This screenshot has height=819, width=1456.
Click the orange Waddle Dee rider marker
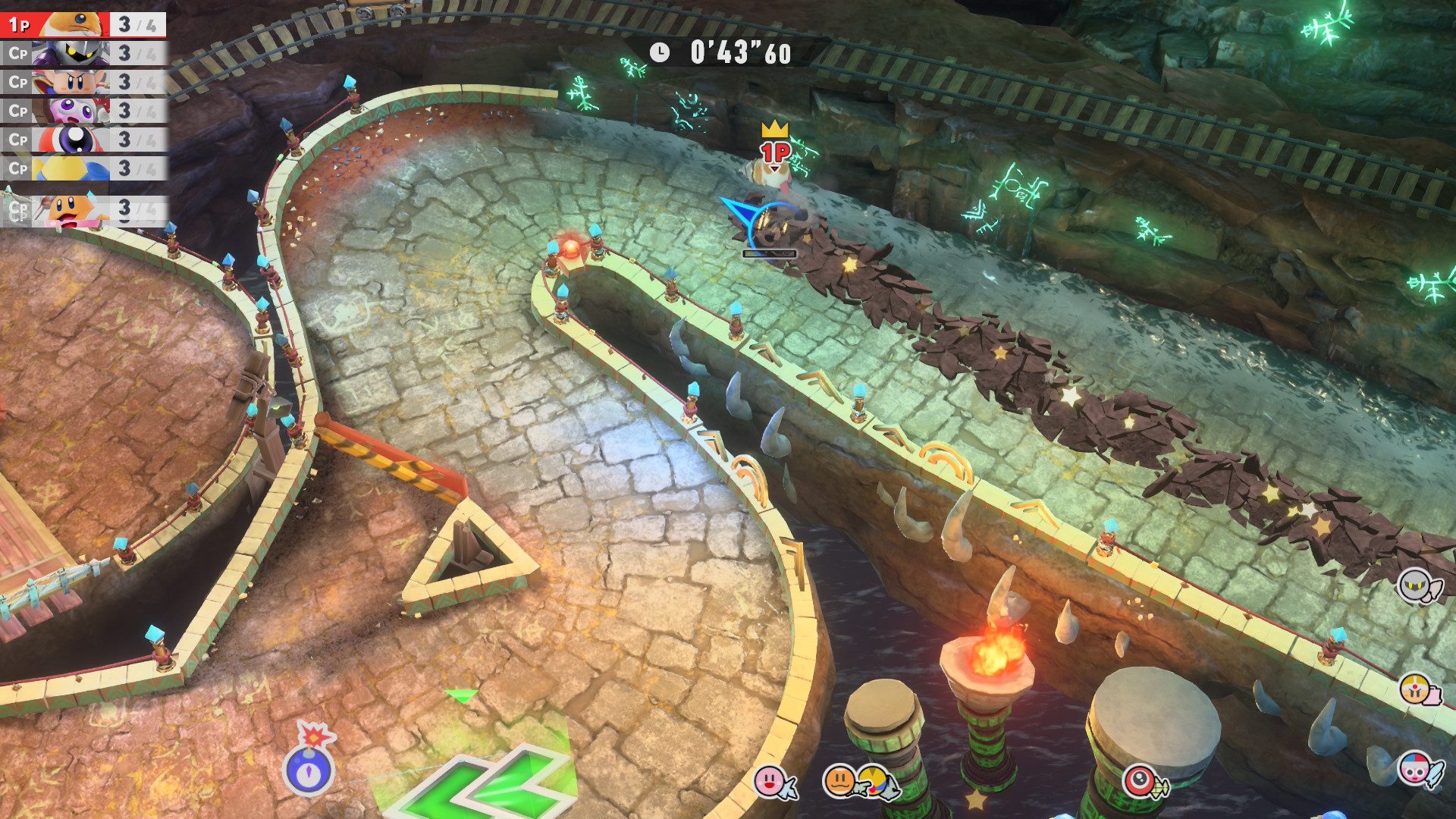pyautogui.click(x=840, y=781)
